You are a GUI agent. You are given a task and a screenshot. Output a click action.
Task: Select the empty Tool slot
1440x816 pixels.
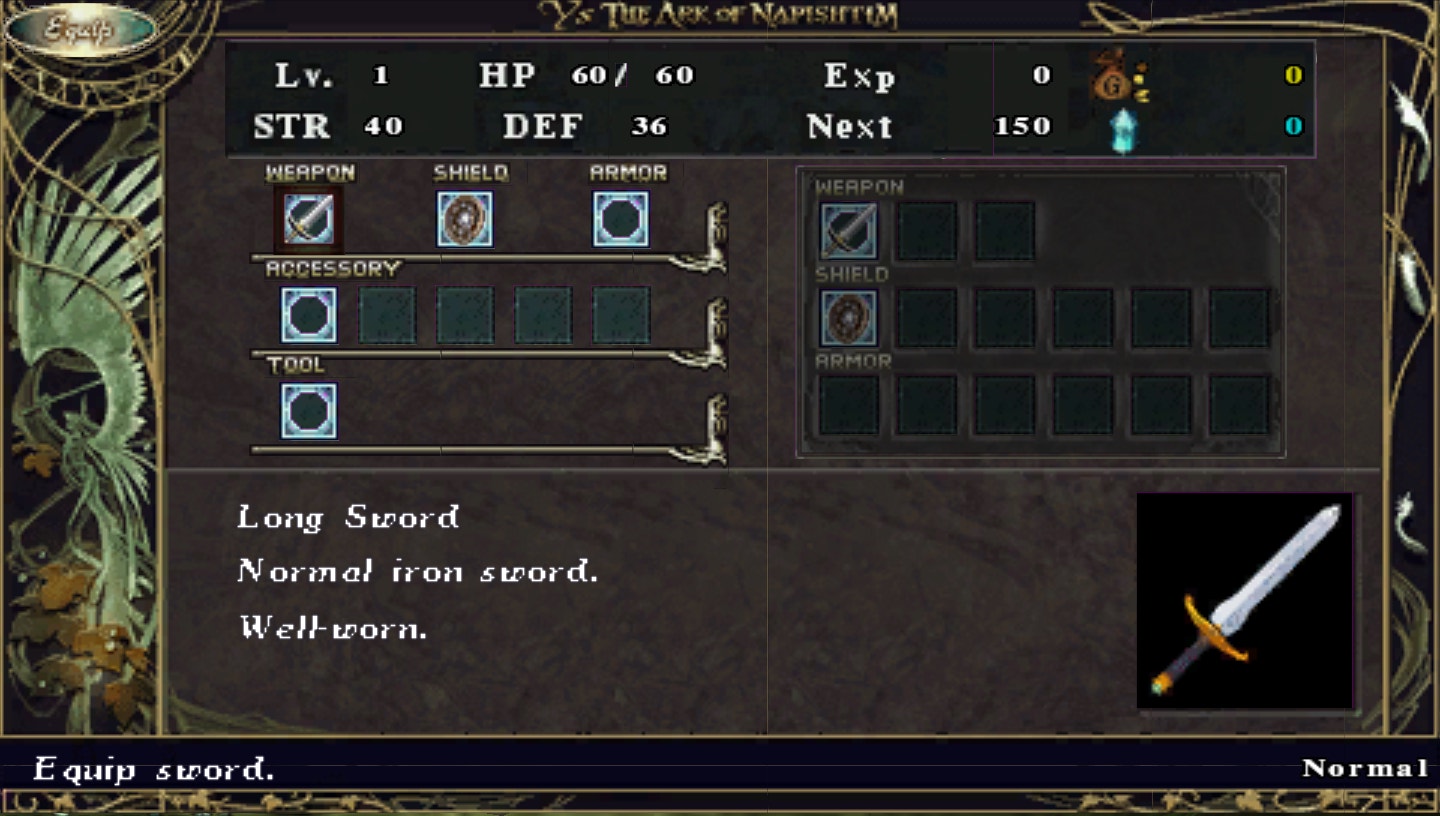tap(308, 411)
